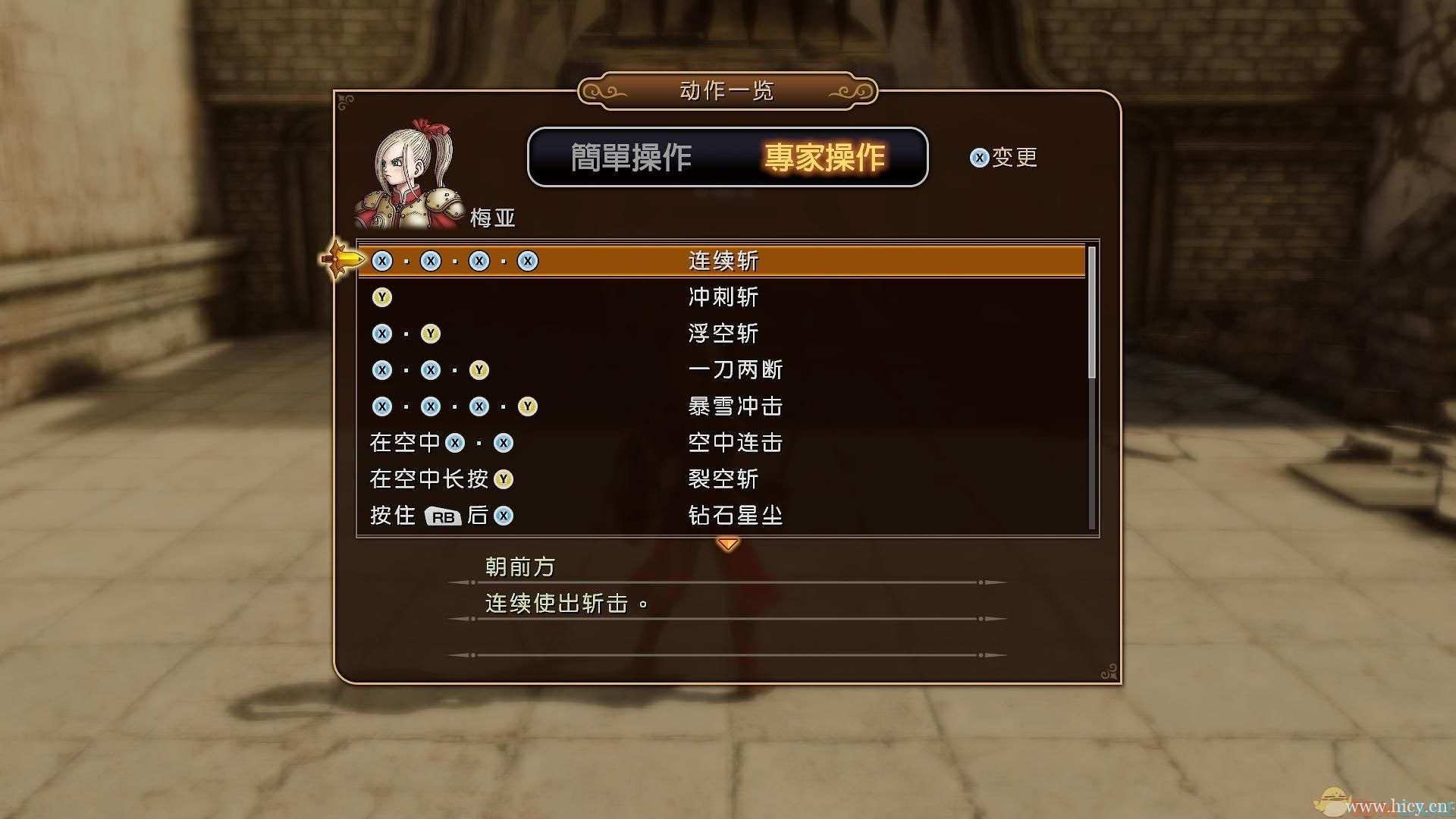The width and height of the screenshot is (1456, 819).
Task: Click the 变更 change option
Action: [x=1015, y=157]
